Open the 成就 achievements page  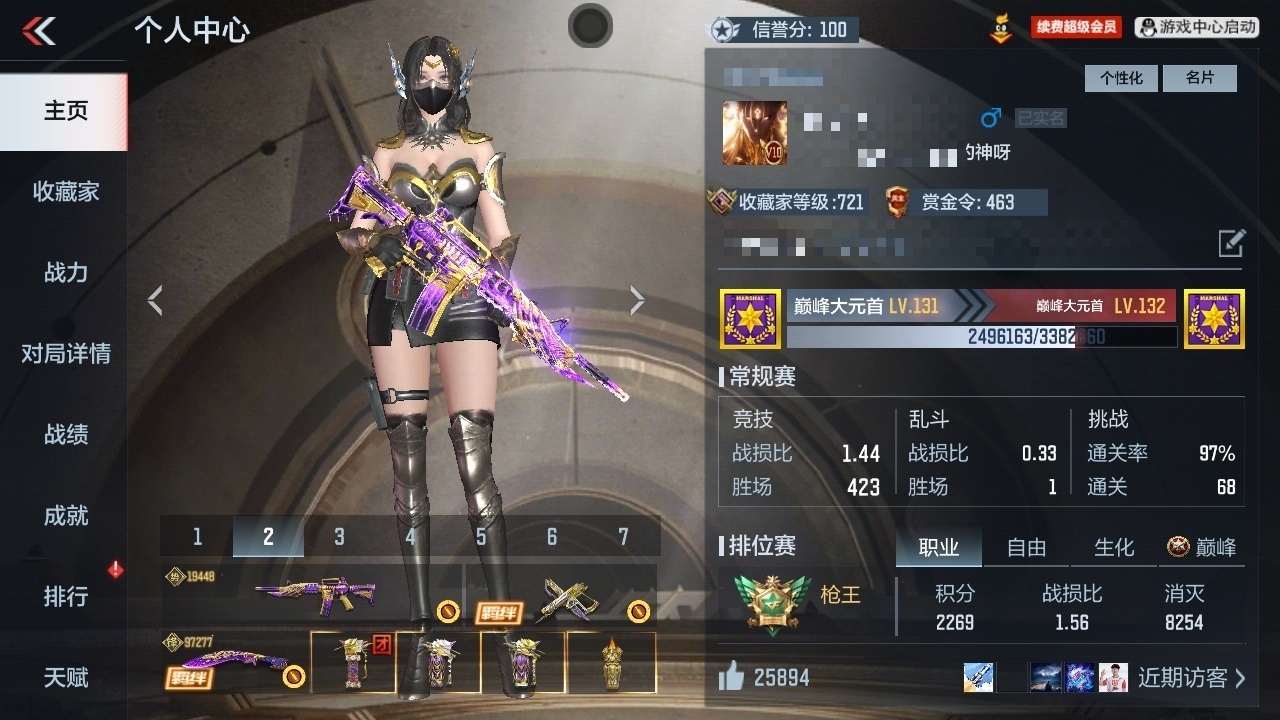click(x=65, y=515)
